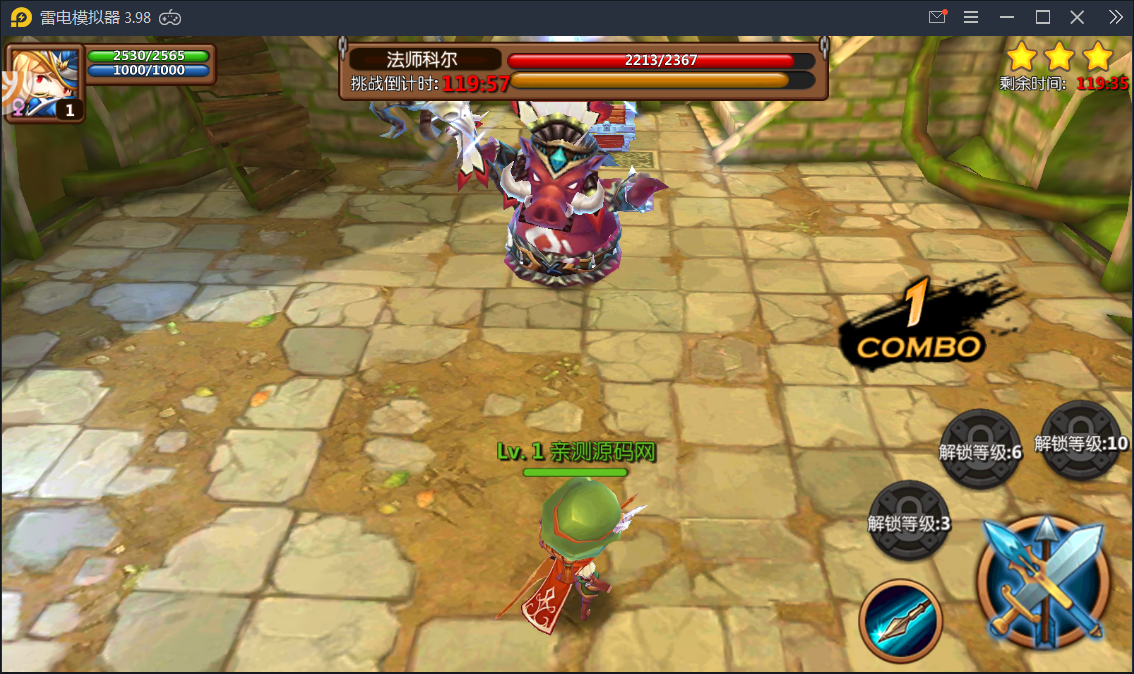Tap the locked skill requiring level 6
The width and height of the screenshot is (1134, 674).
coord(981,449)
